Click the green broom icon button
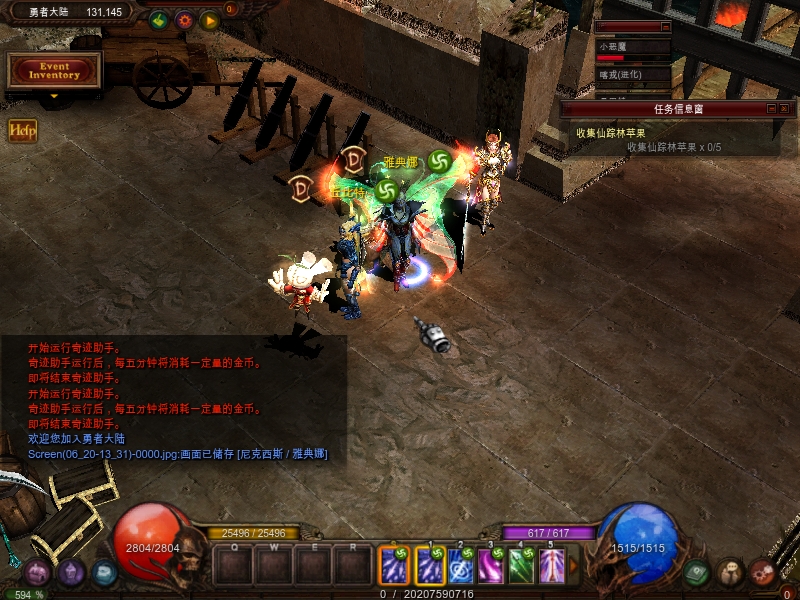The height and width of the screenshot is (600, 800). 159,19
